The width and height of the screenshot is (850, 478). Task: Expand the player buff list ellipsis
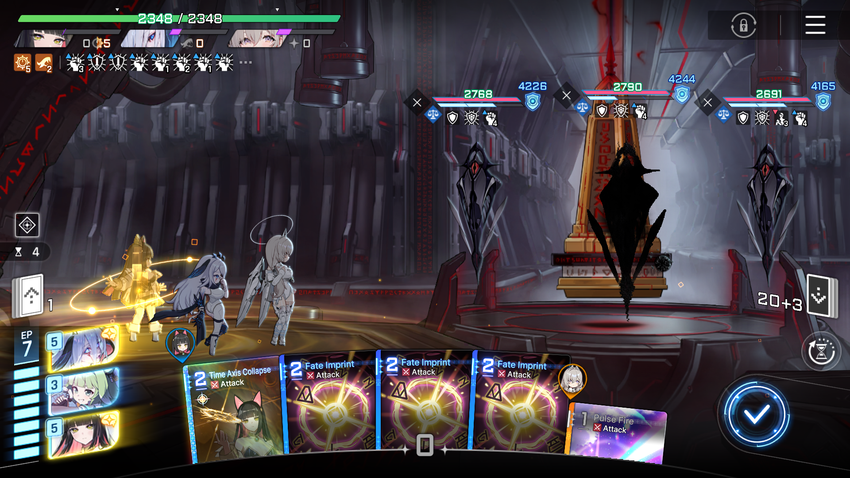pyautogui.click(x=245, y=63)
